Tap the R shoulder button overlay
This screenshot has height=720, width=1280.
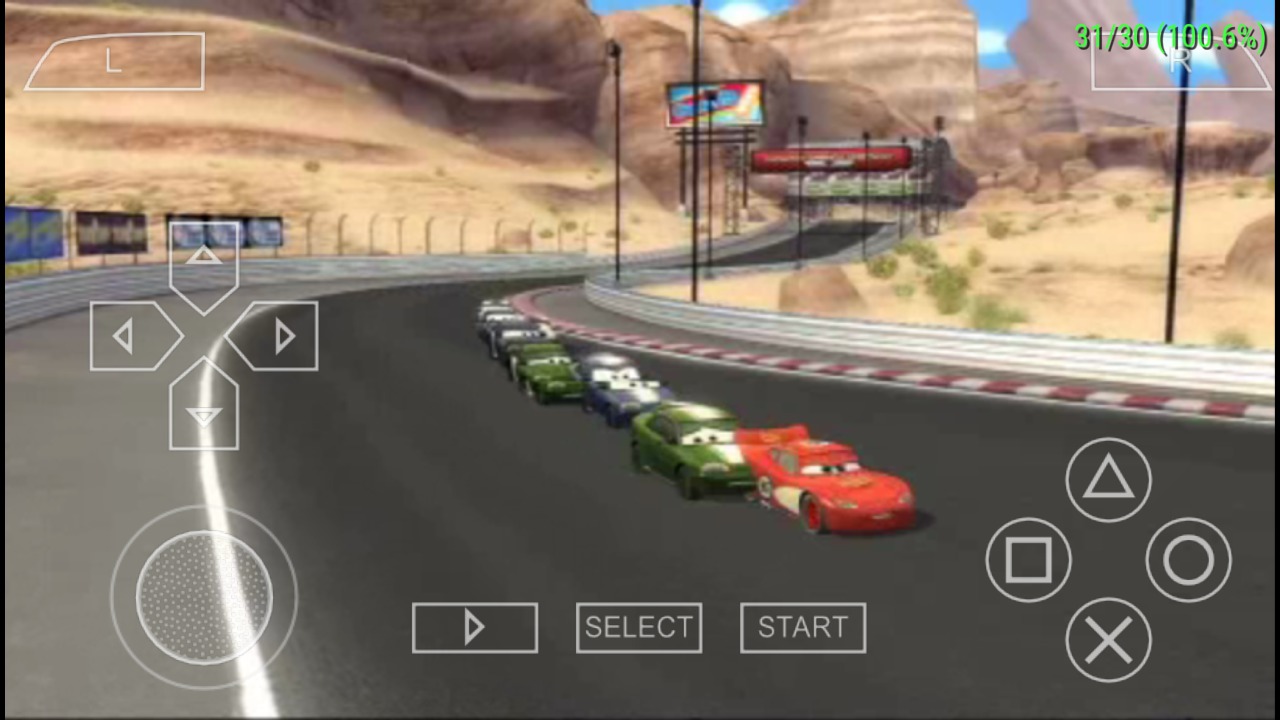(1180, 62)
